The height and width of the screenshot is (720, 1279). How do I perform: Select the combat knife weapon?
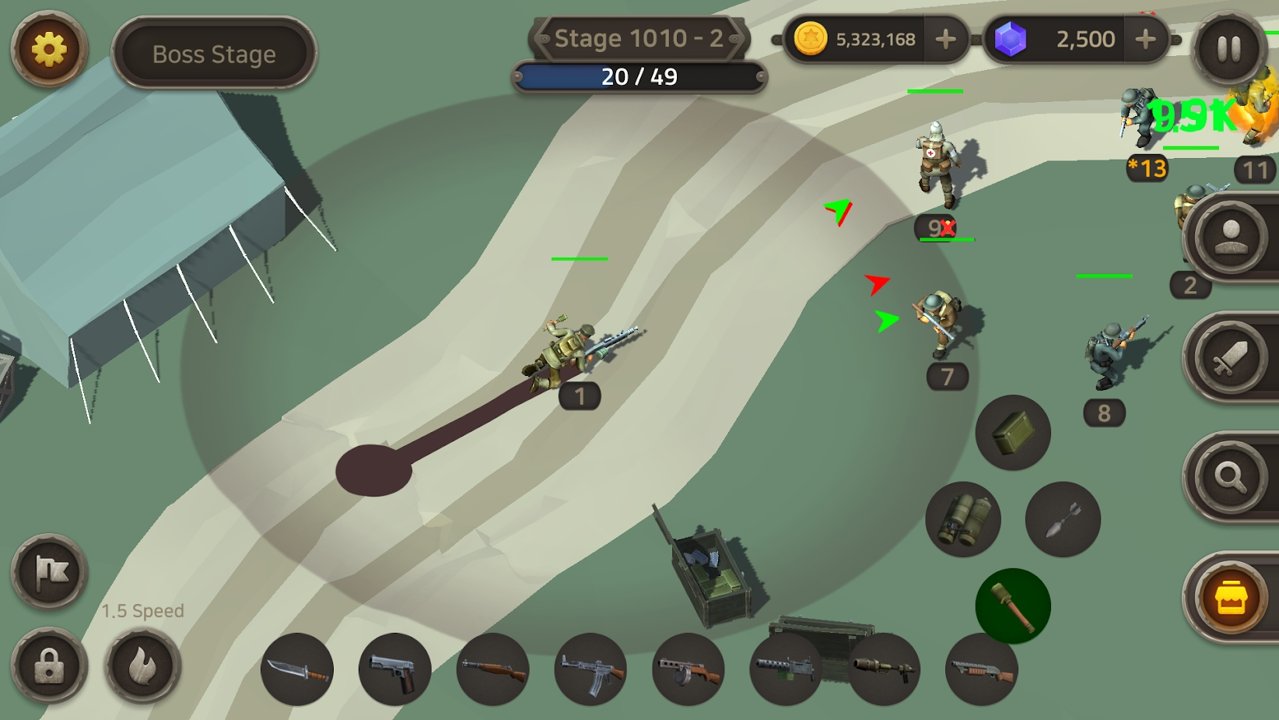[x=297, y=669]
